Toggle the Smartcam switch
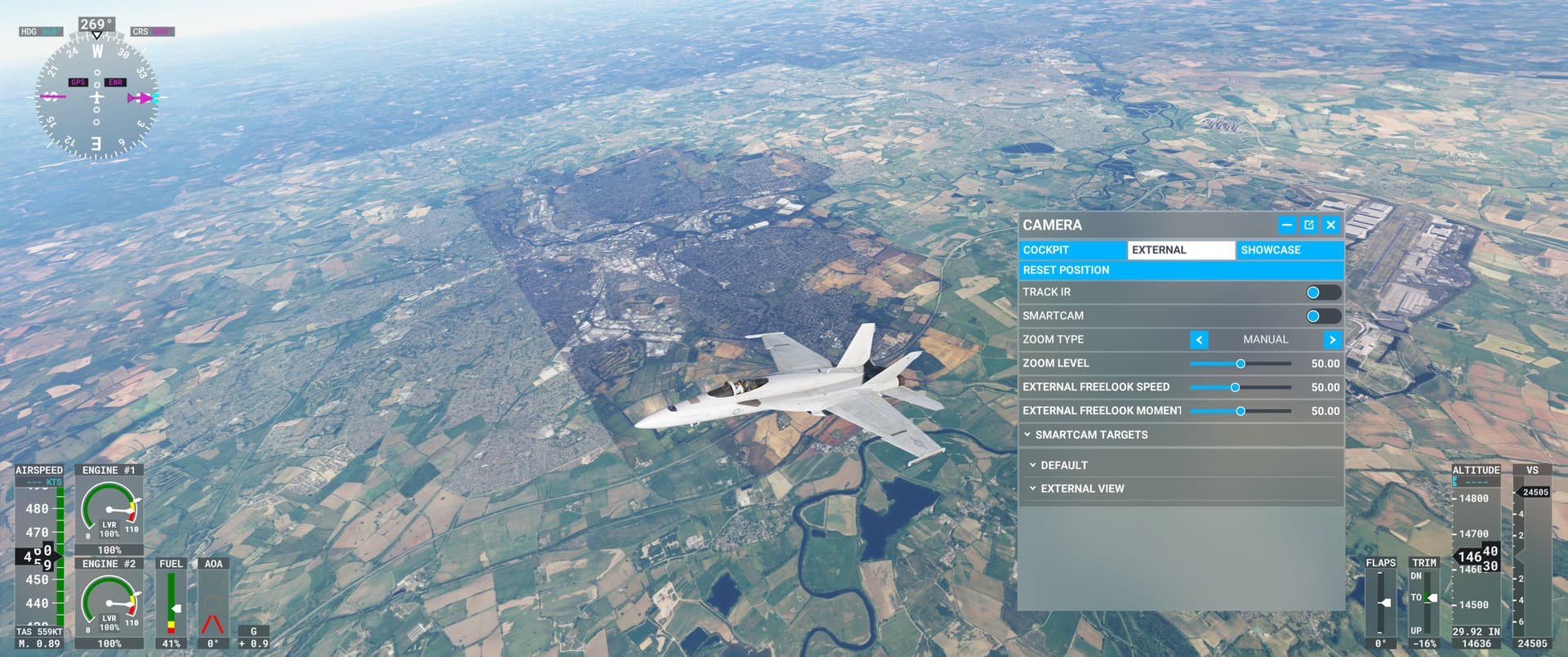Viewport: 1568px width, 657px height. point(1322,316)
